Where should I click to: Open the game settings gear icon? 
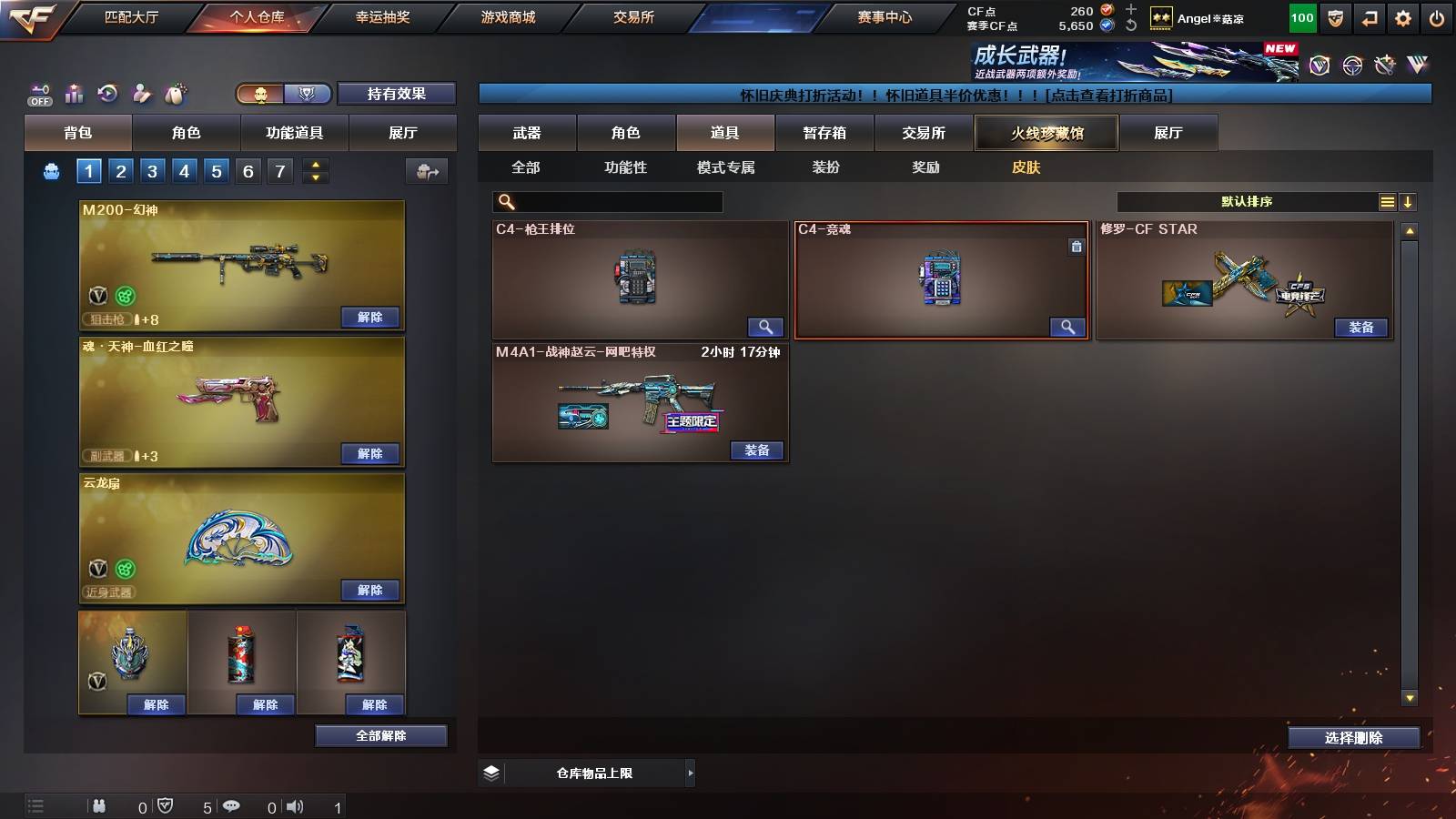tap(1403, 16)
